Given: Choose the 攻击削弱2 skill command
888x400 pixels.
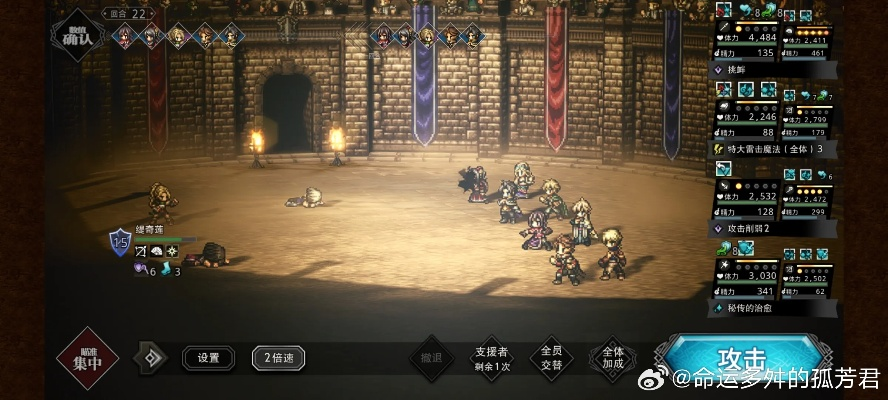Looking at the screenshot, I should [x=772, y=229].
